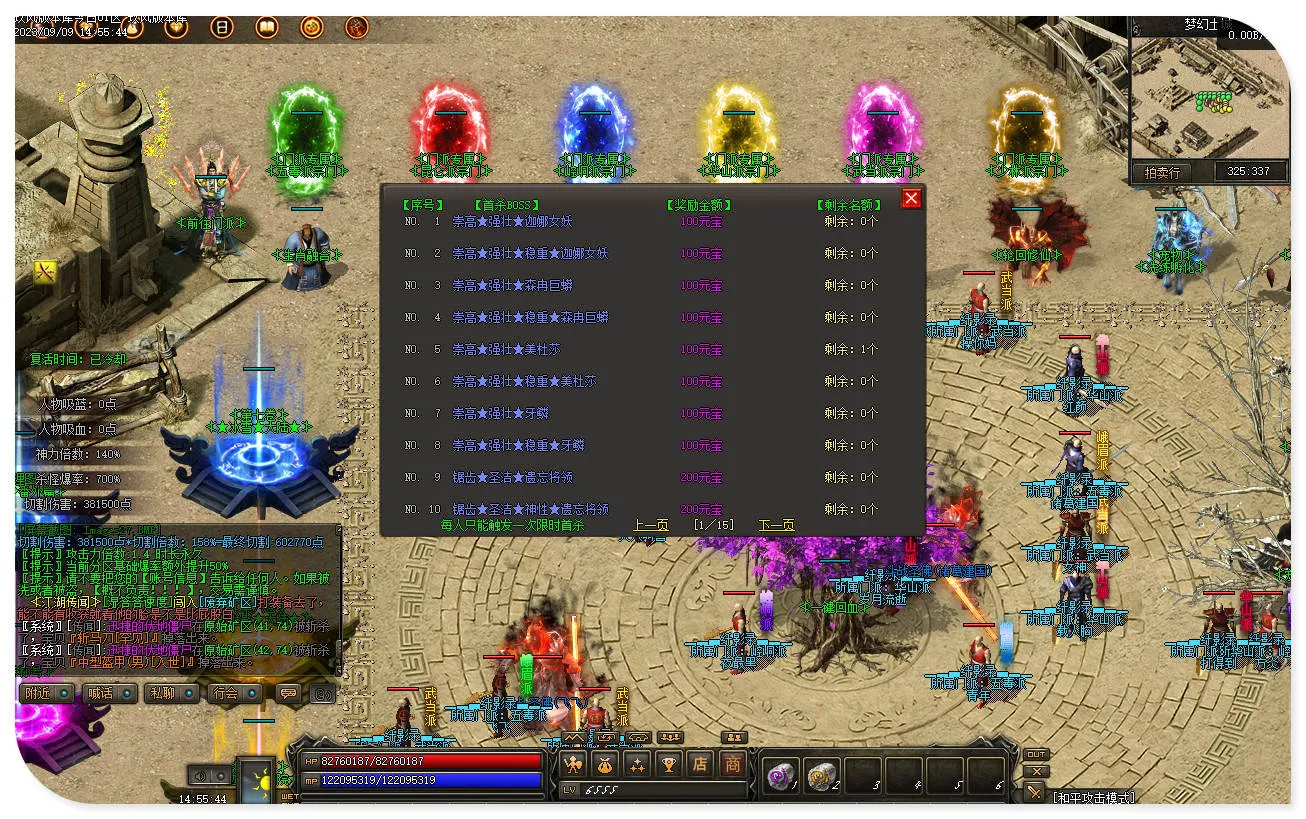Go to the previous page (上一页)

650,525
